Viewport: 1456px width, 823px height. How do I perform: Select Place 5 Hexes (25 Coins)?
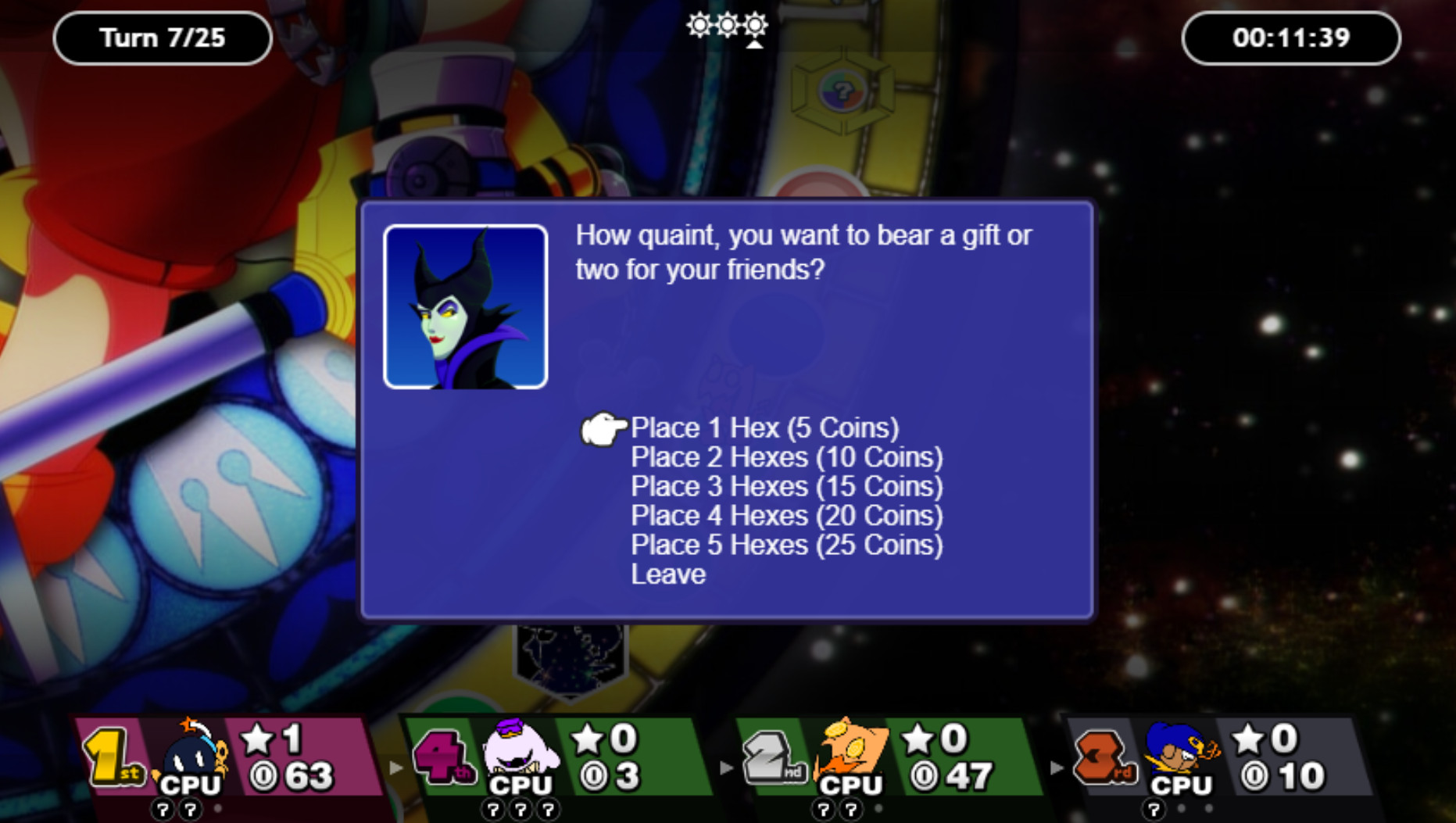pyautogui.click(x=788, y=545)
